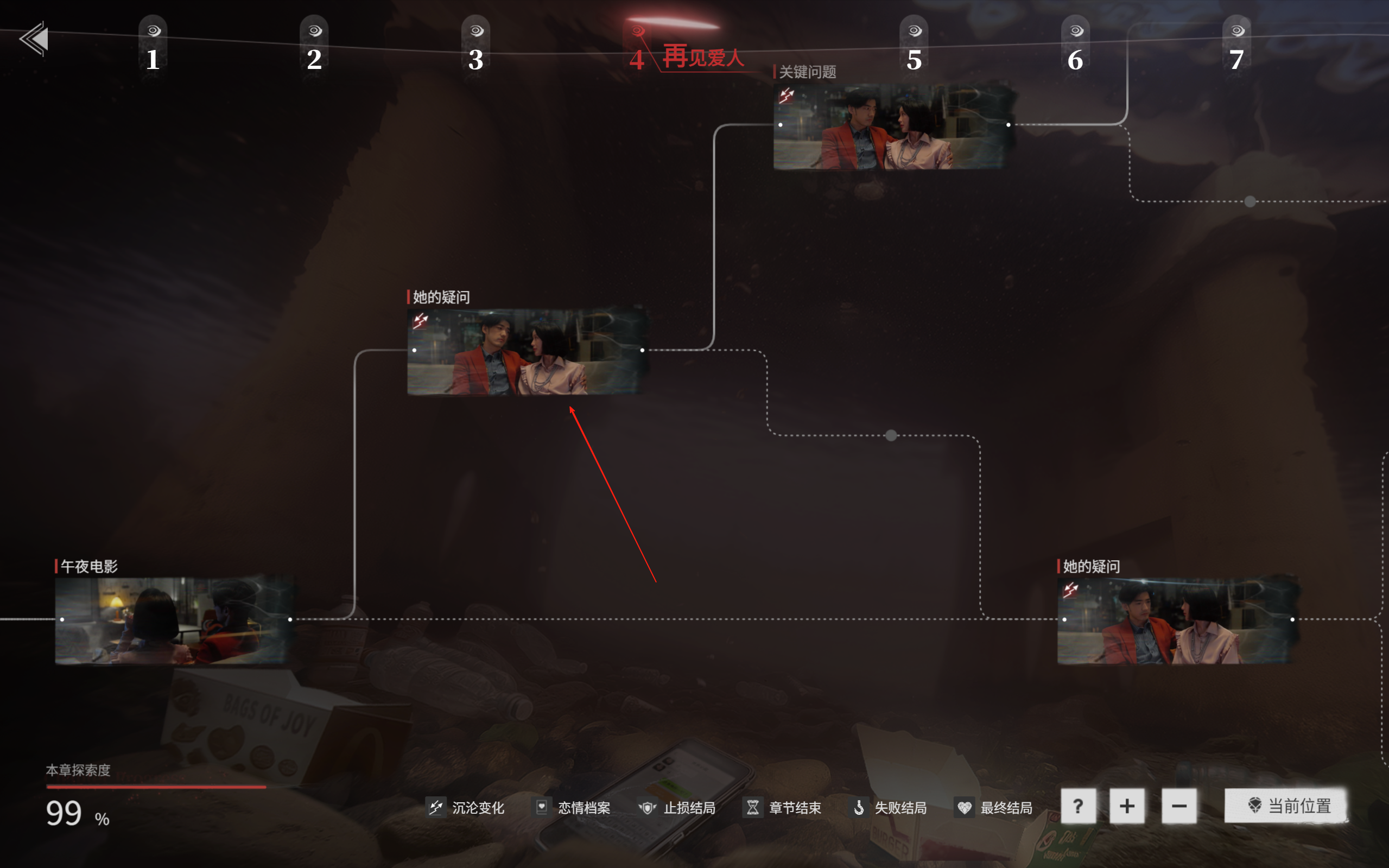Open the help question mark button

(x=1078, y=806)
